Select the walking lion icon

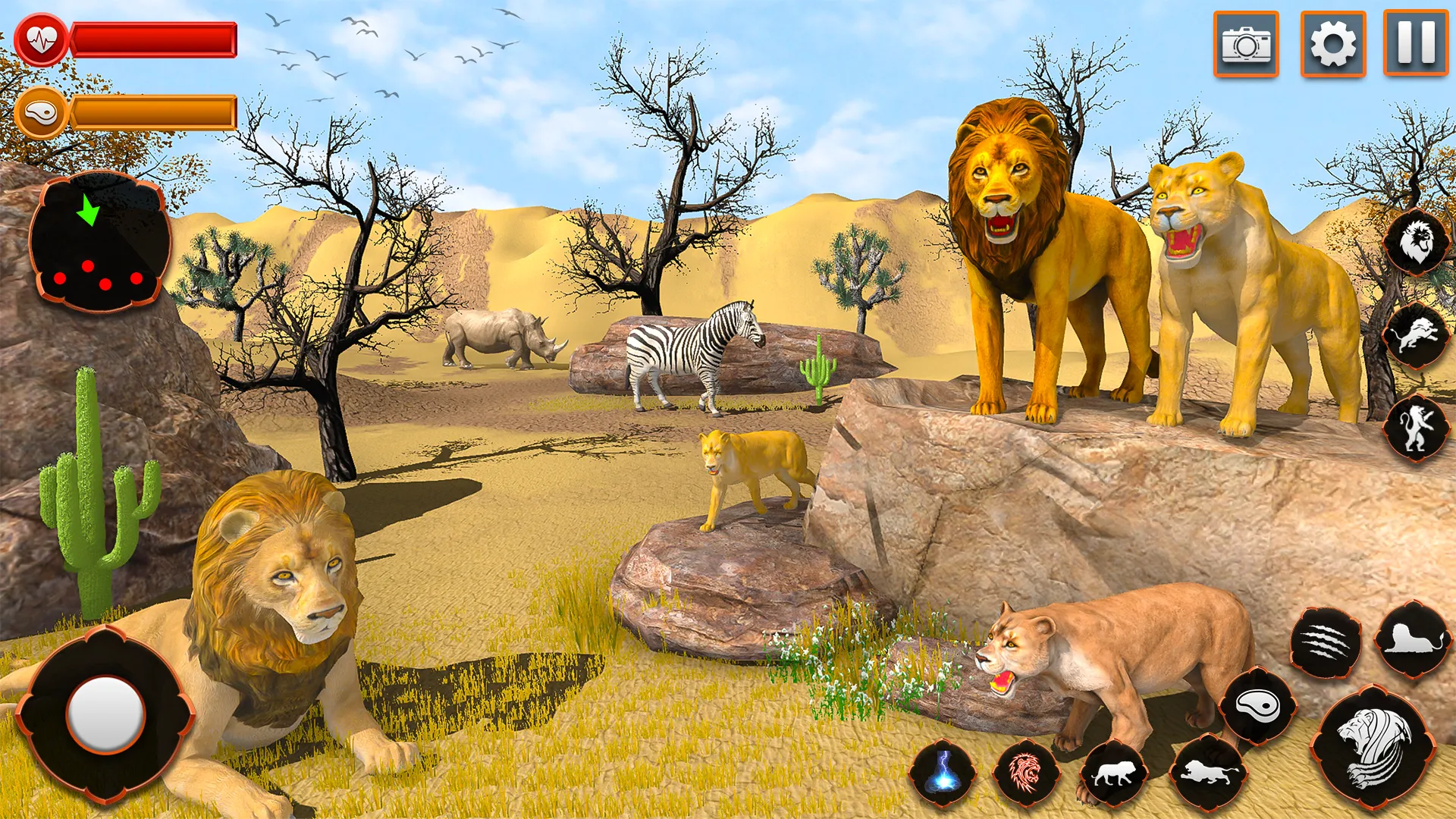[1114, 773]
